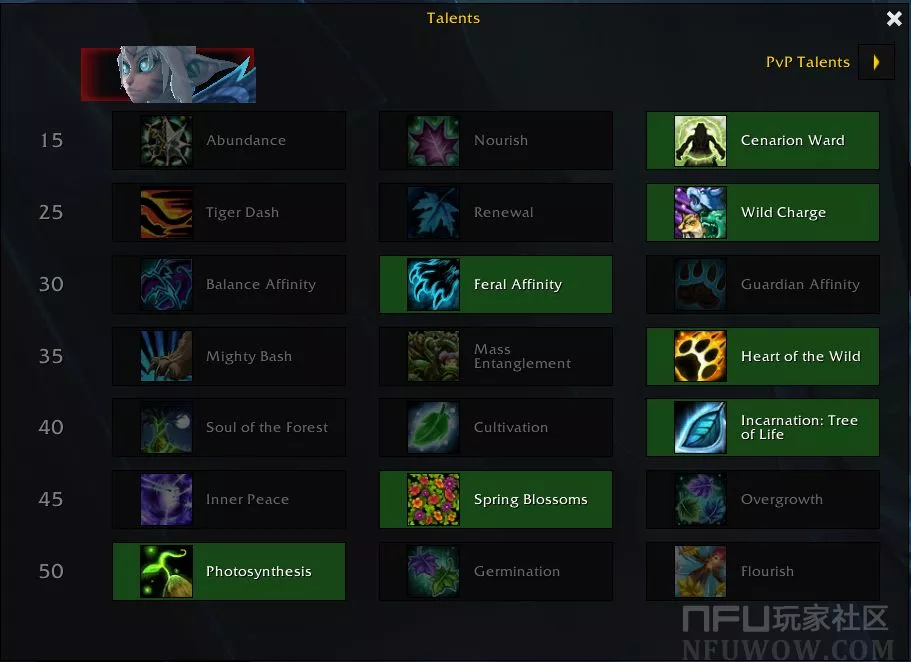Choose the Cultivation talent

click(x=496, y=427)
